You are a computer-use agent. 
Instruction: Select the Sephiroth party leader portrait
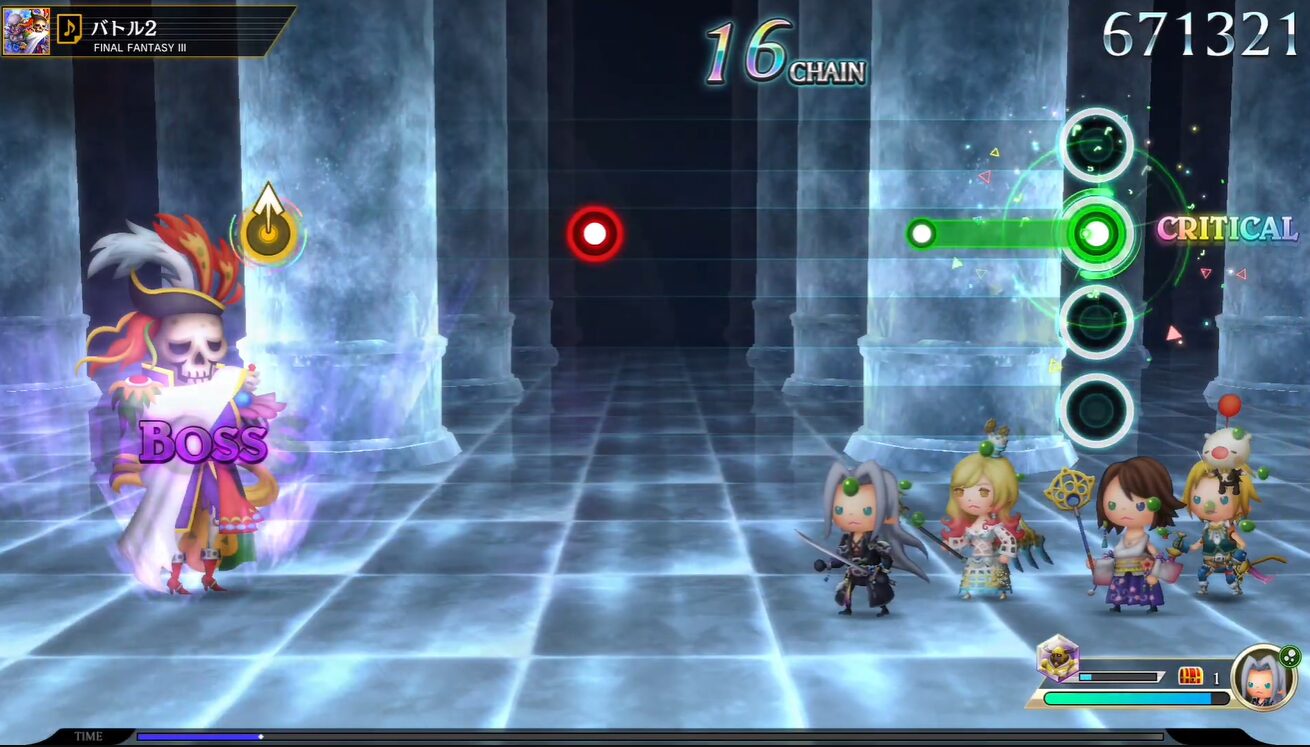point(1263,679)
